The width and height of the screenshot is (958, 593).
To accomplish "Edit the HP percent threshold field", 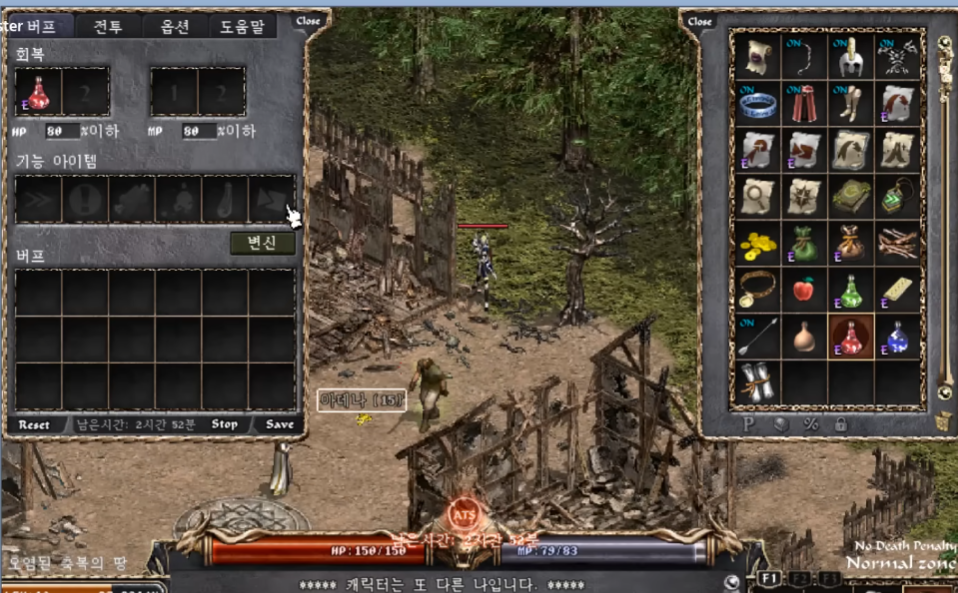I will coord(62,131).
